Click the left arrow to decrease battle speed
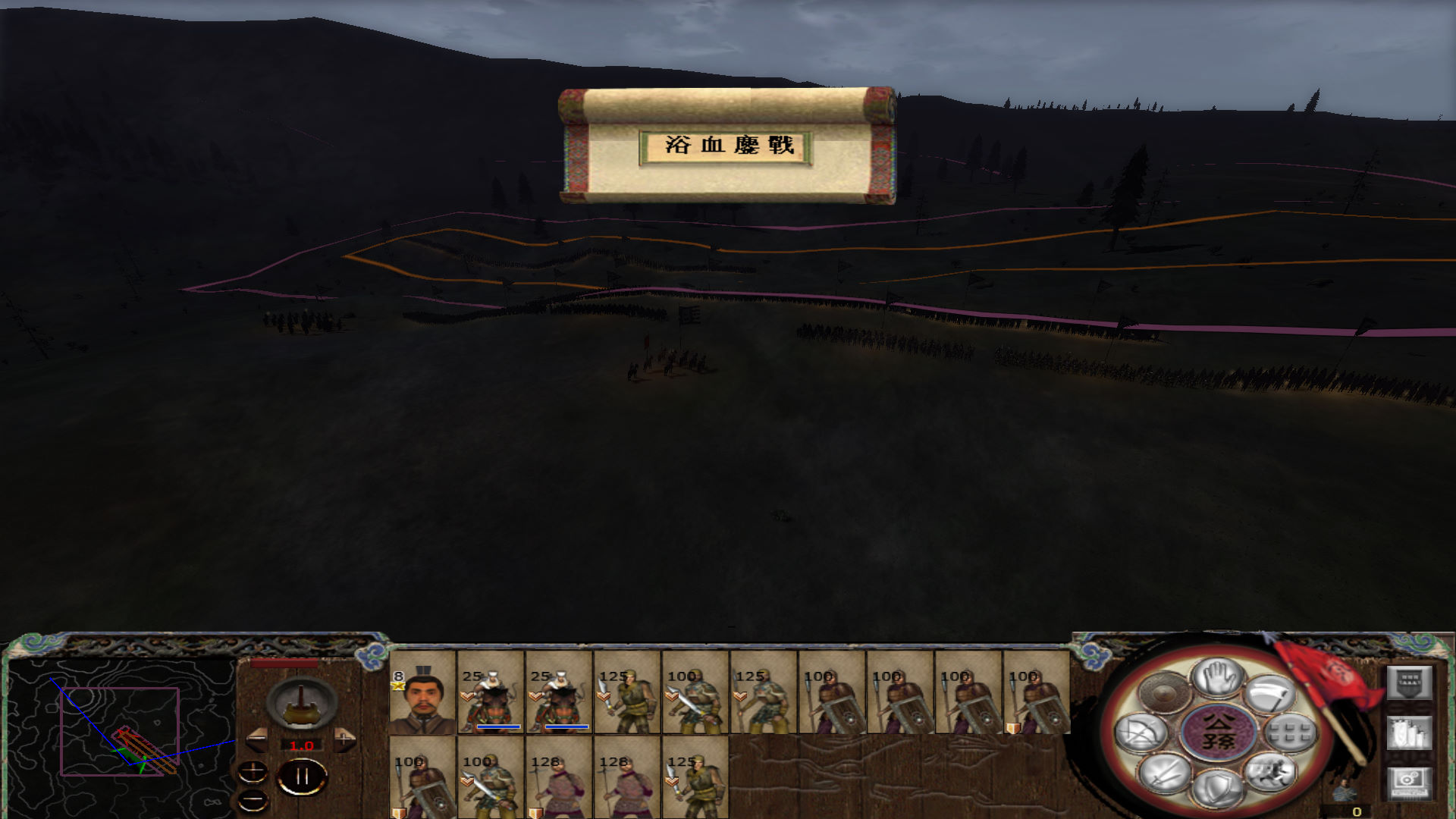Screen dimensions: 1456x819 (256, 739)
